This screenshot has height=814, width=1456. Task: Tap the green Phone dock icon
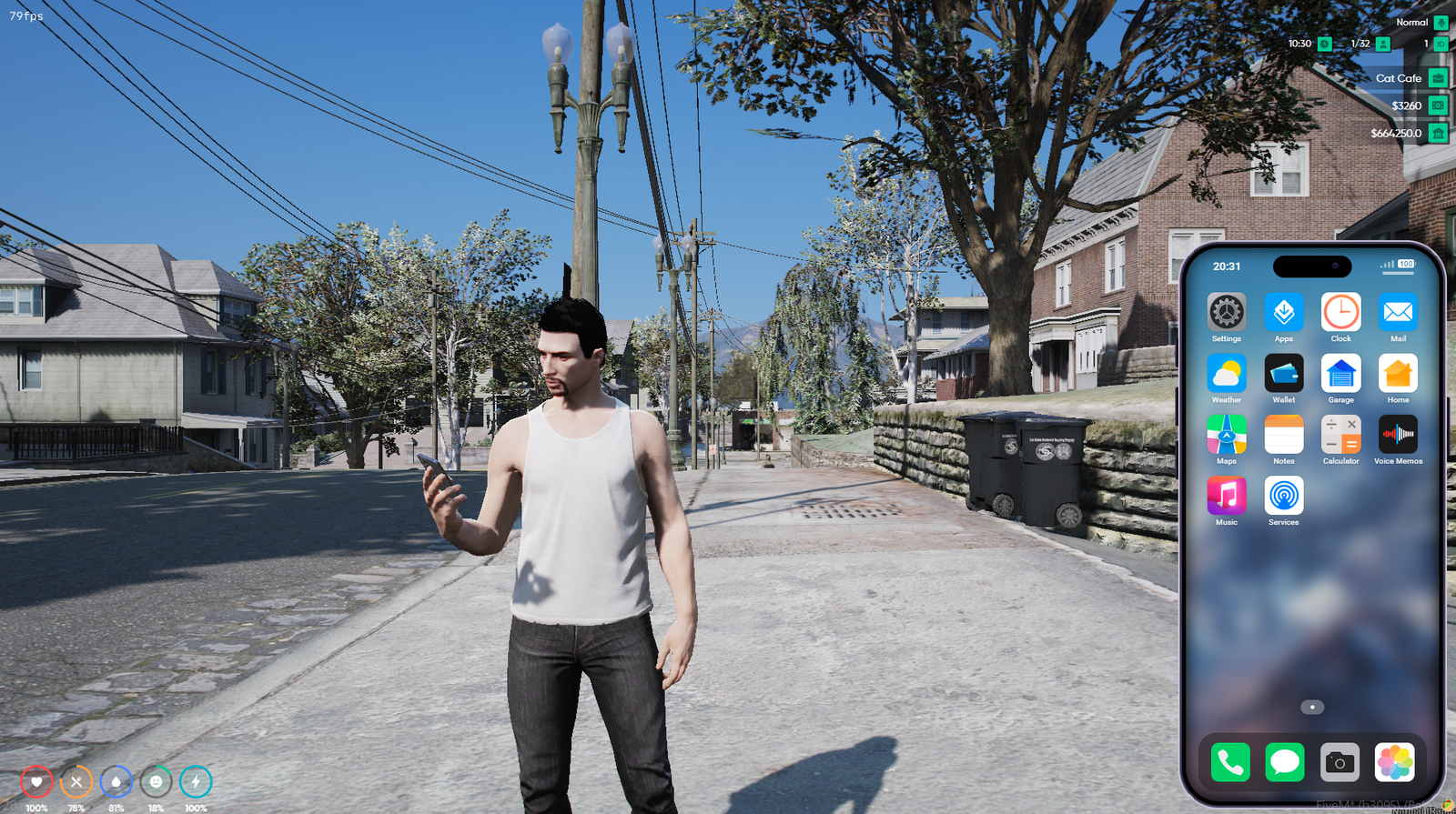(1230, 762)
